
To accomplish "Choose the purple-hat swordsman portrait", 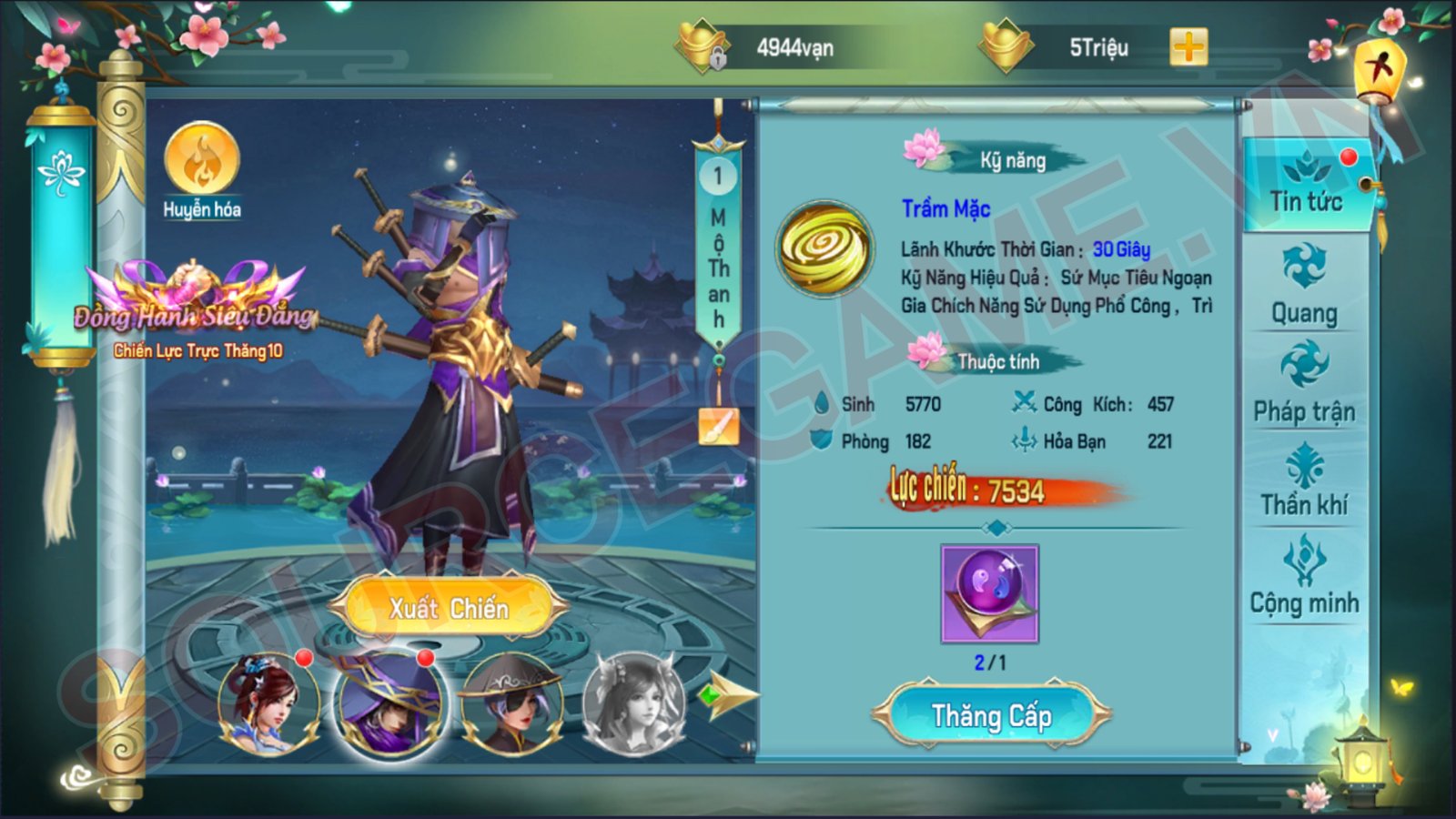I will [389, 704].
